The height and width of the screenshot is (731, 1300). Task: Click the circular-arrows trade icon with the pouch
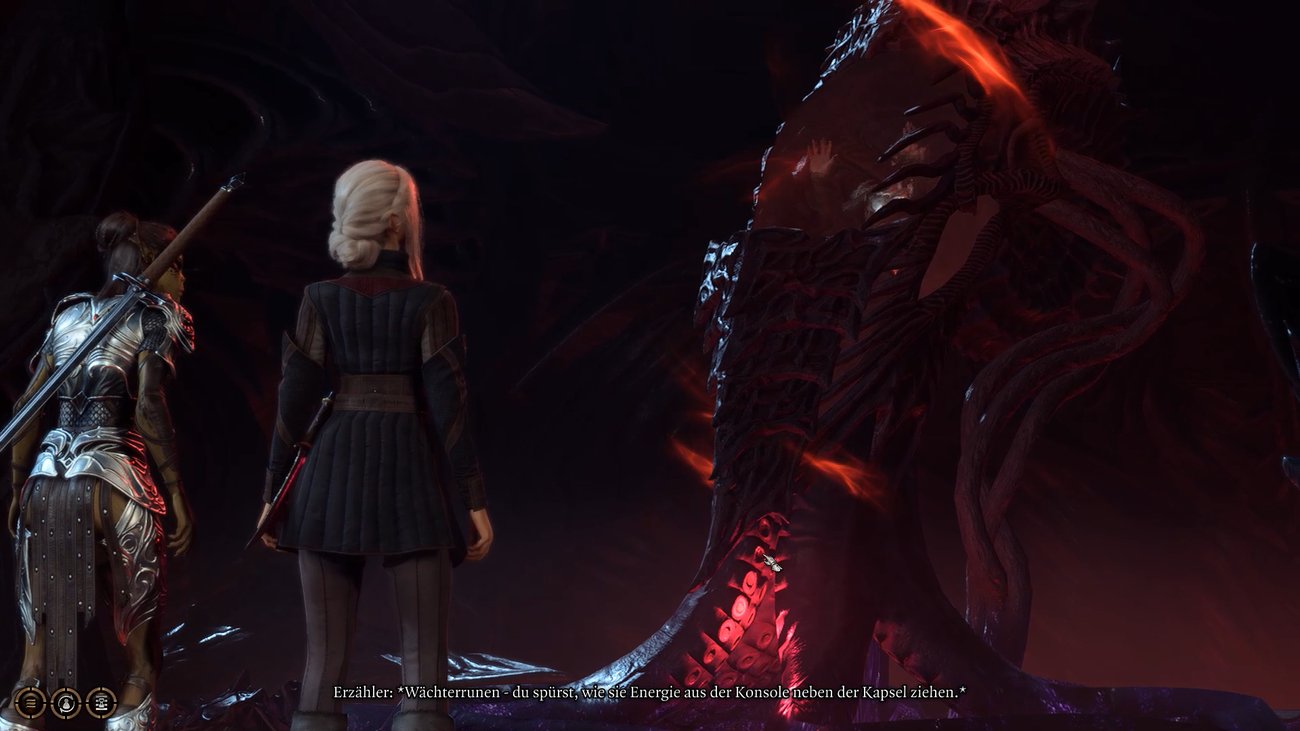[x=66, y=702]
